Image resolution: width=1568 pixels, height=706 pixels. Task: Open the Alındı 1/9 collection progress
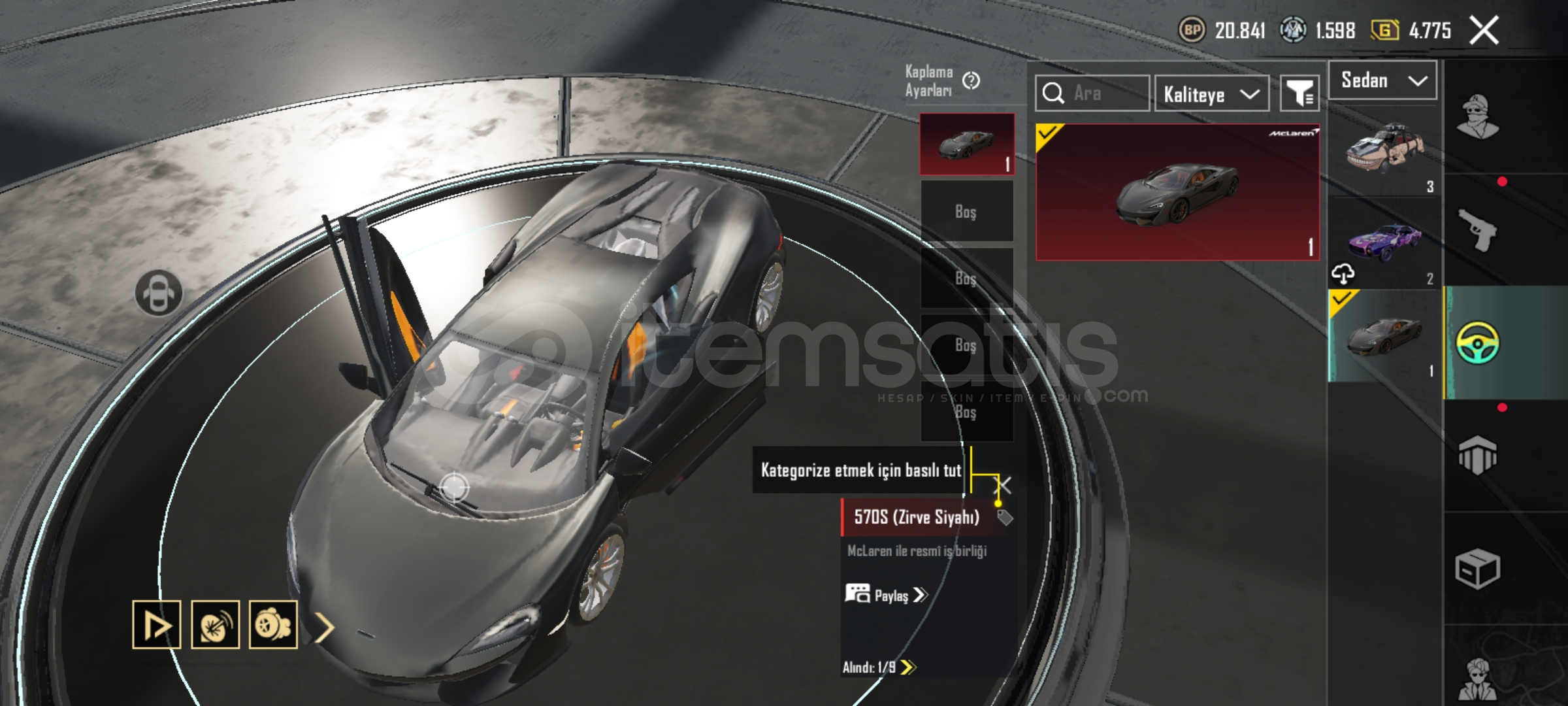coord(879,667)
